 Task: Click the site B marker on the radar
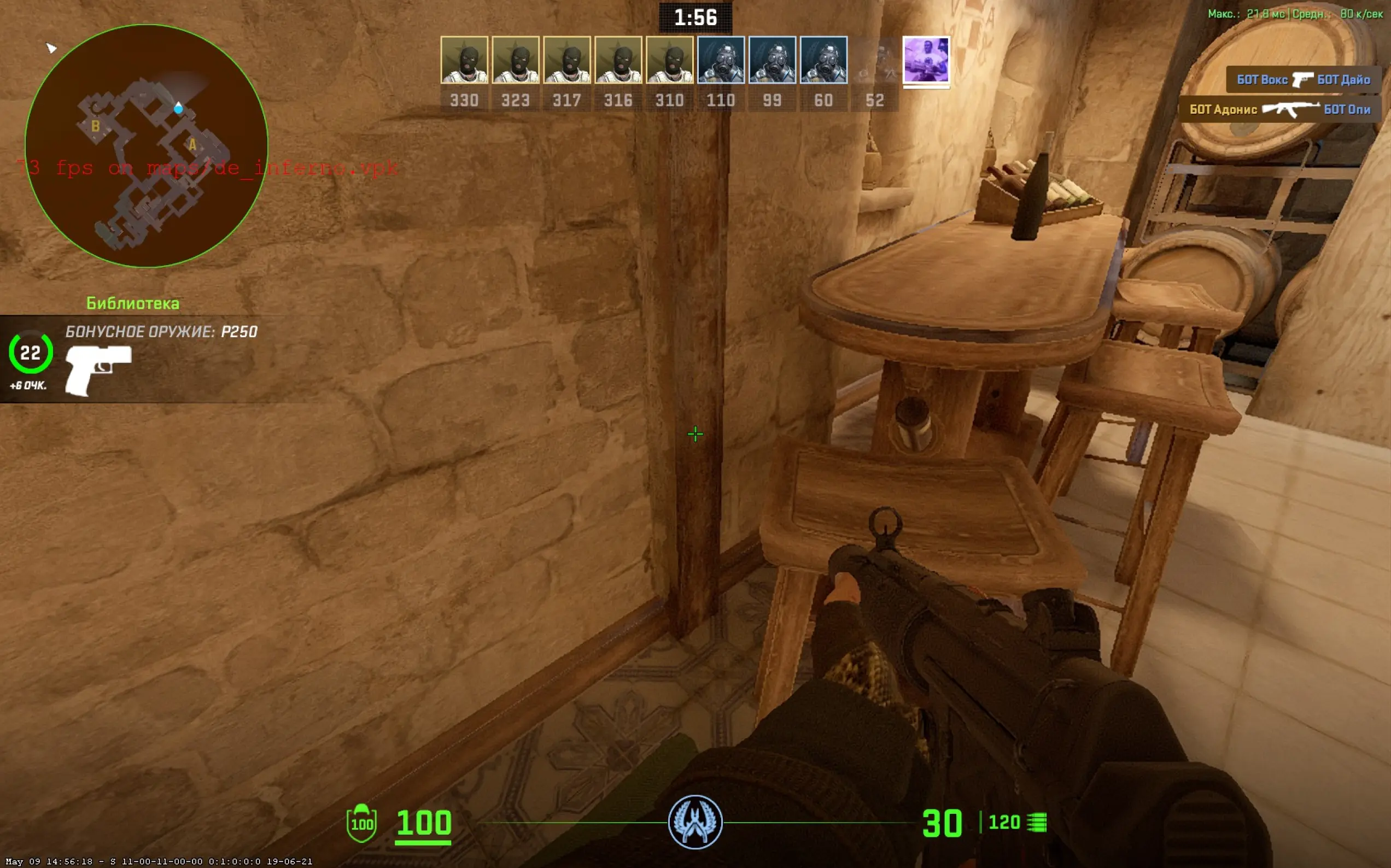pos(96,126)
